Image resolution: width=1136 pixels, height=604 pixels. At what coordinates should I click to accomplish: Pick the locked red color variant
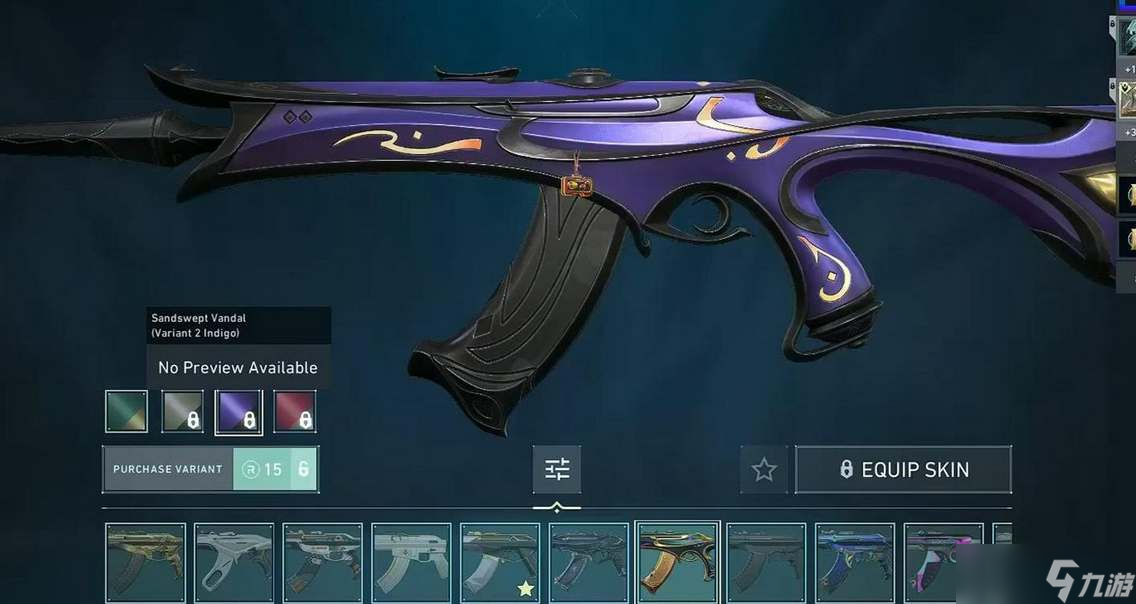tap(295, 411)
